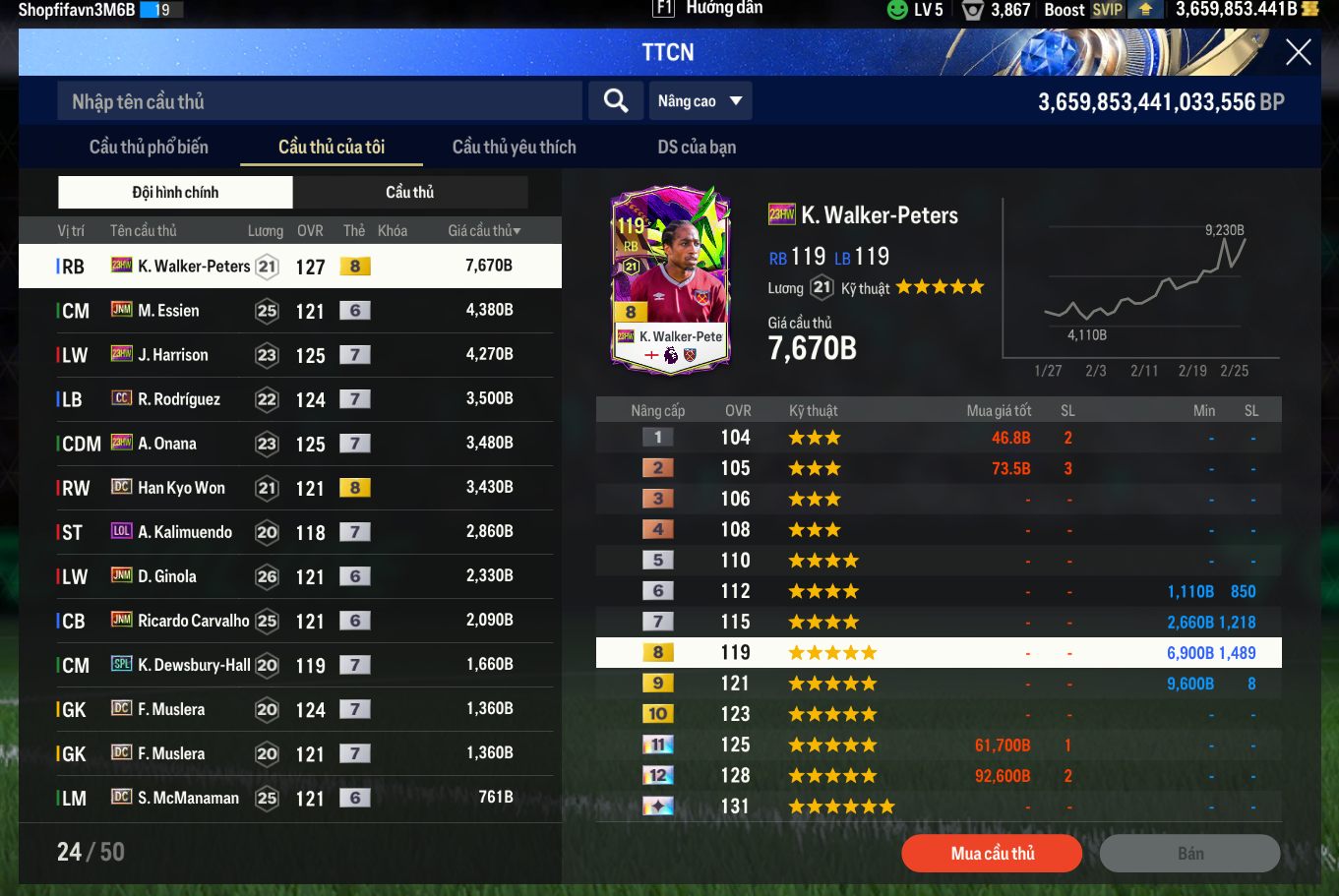Screen dimensions: 1339x896
Task: Select the Cầu thủ sub-tab
Action: [410, 192]
